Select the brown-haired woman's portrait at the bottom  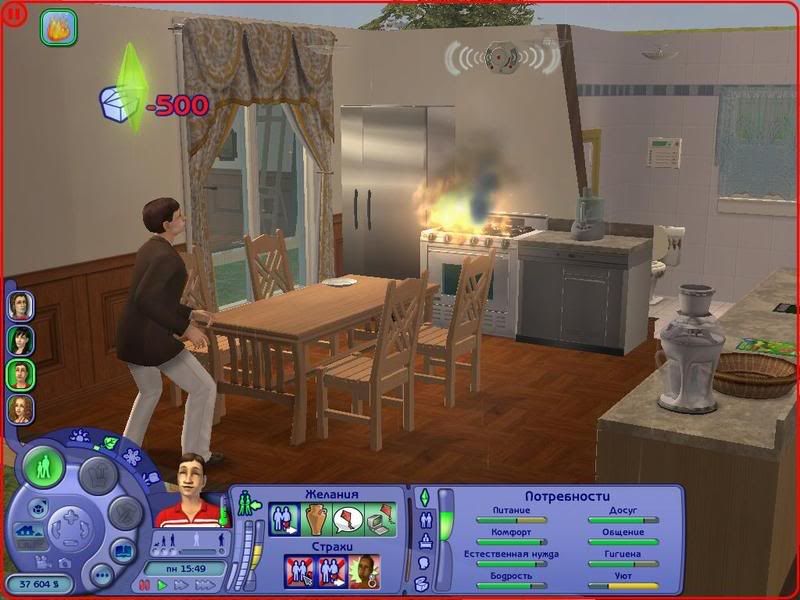click(20, 409)
